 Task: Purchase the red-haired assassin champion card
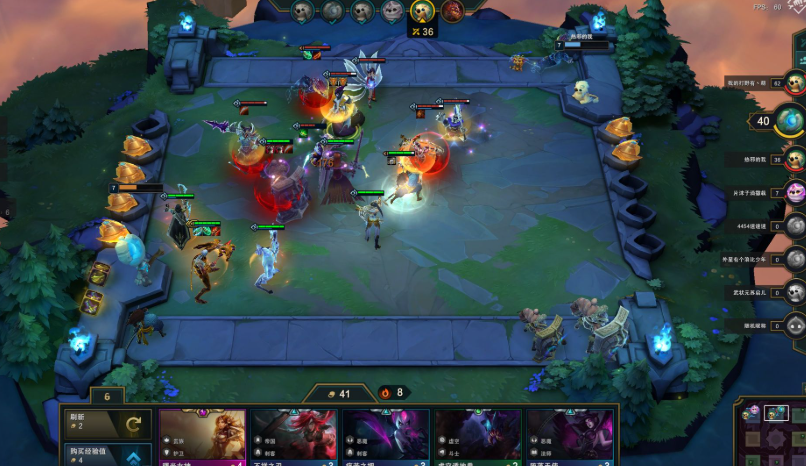[293, 437]
